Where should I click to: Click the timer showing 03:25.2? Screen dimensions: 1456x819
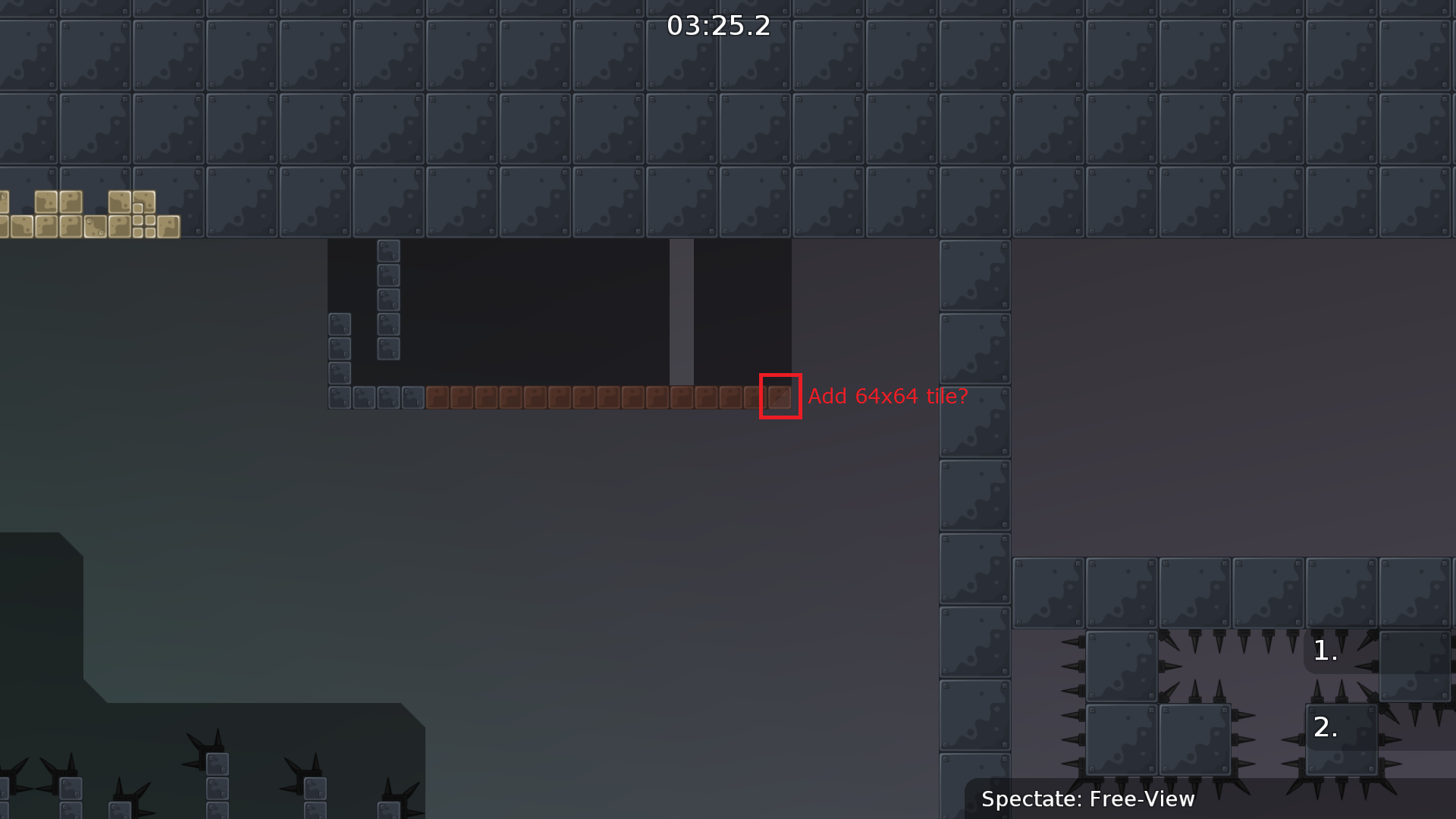coord(717,27)
